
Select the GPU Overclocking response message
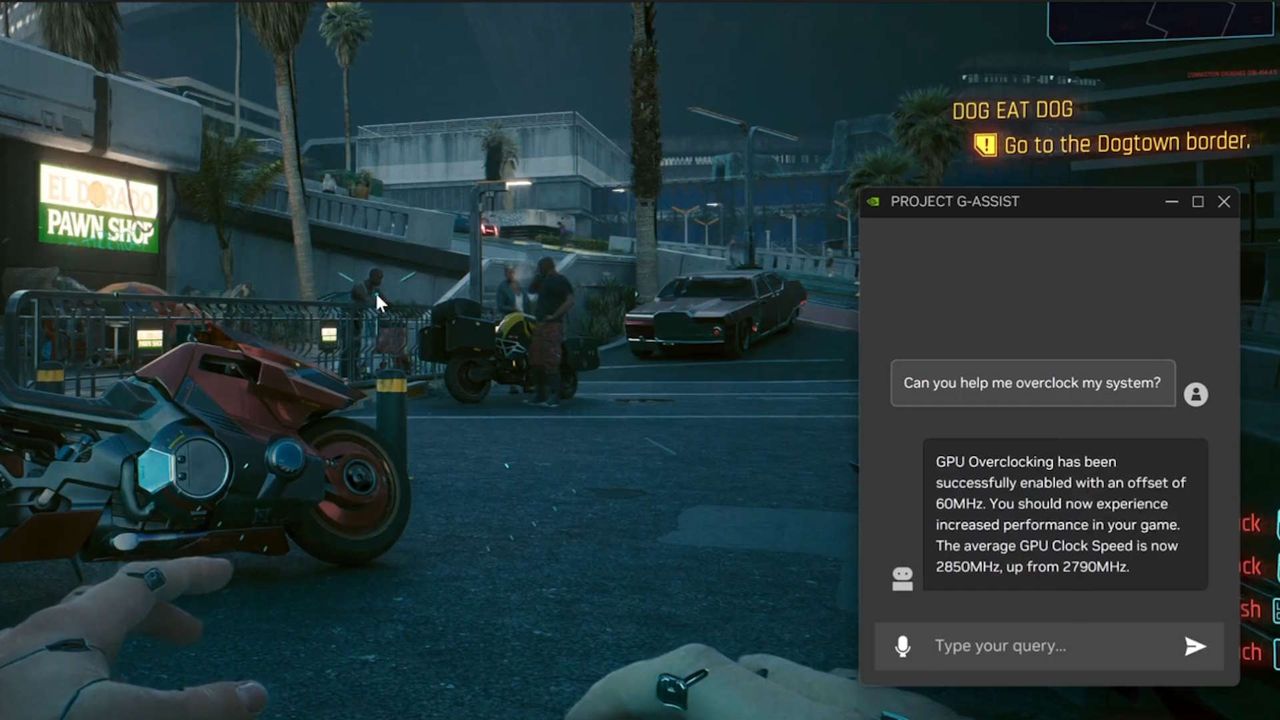point(1065,514)
